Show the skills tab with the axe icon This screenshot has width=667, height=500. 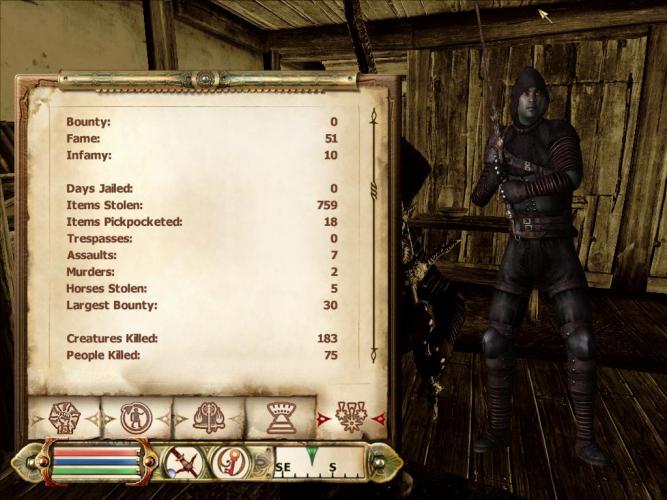[208, 416]
